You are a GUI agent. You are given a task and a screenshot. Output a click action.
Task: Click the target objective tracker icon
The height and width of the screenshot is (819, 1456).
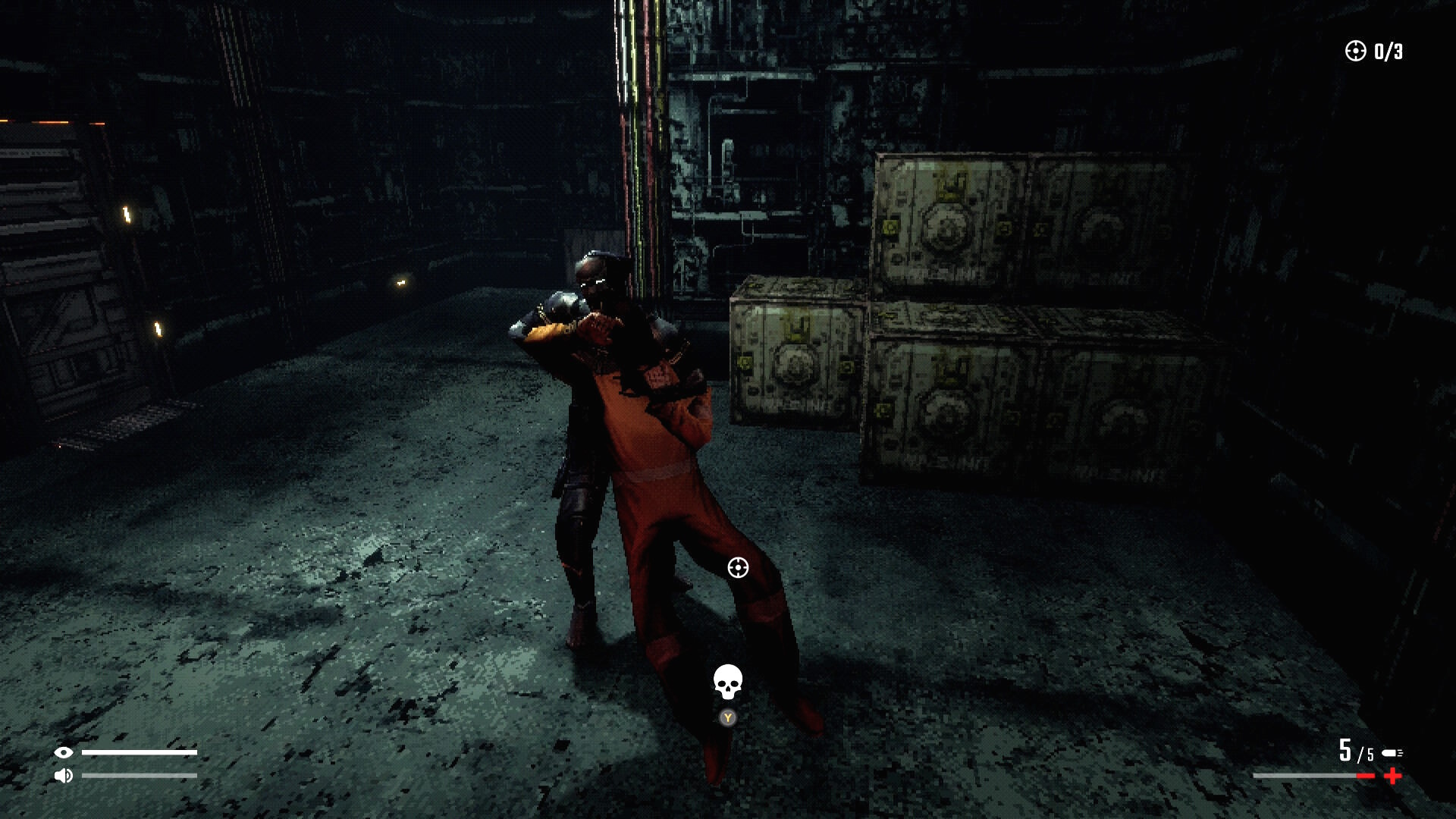[1355, 51]
